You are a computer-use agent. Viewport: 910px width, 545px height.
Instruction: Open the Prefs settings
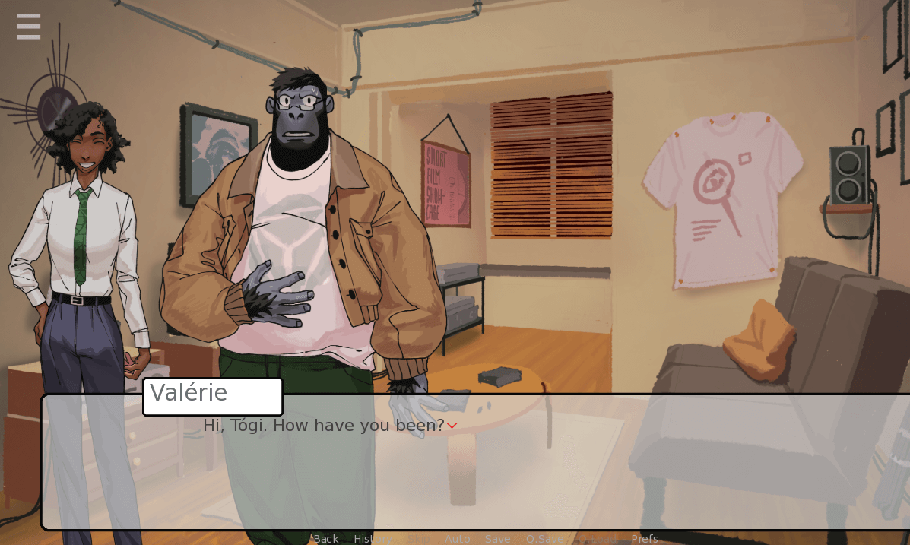tap(645, 539)
